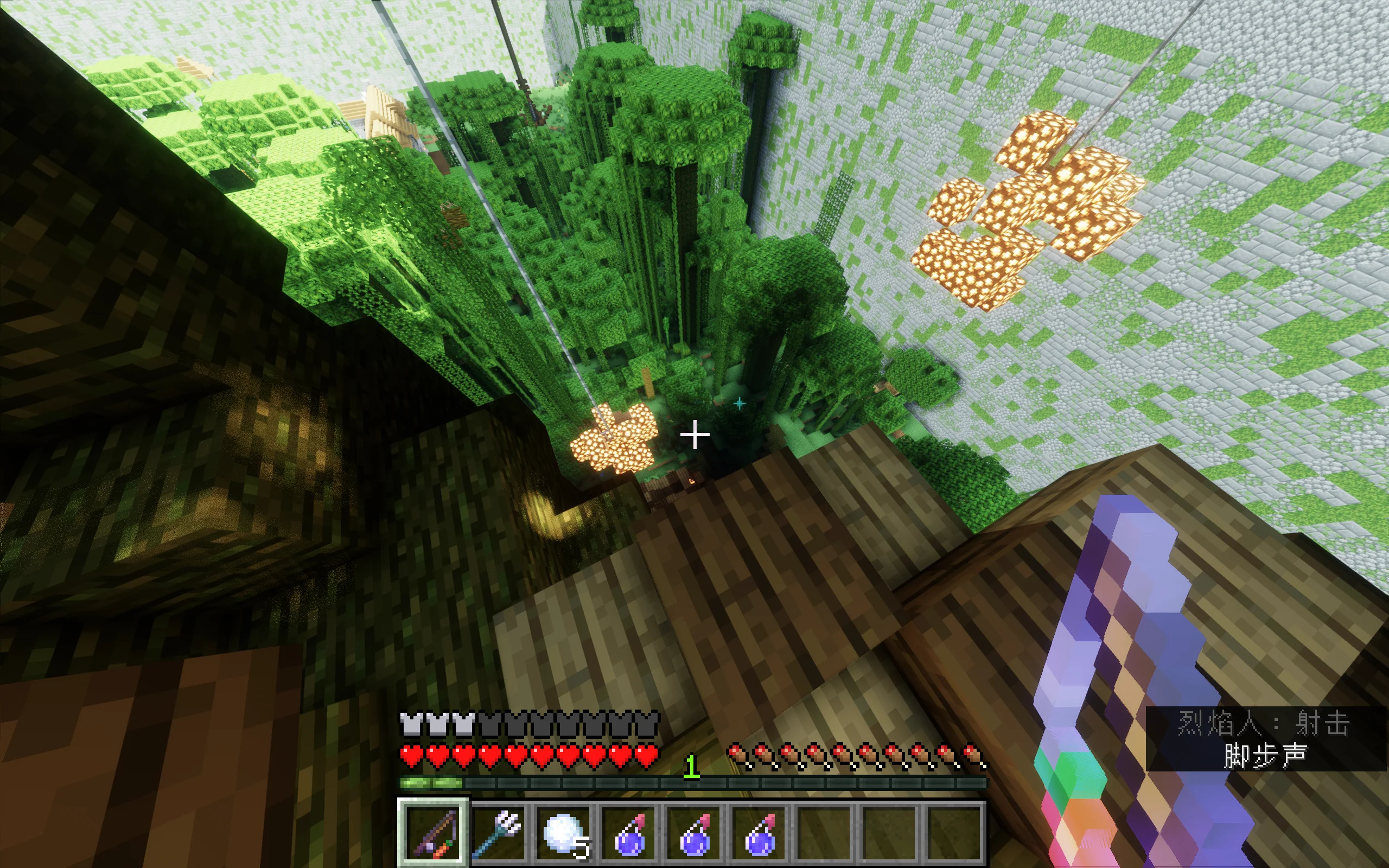This screenshot has width=1389, height=868.
Task: Switch to the trident hotbar slot
Action: pos(498,832)
